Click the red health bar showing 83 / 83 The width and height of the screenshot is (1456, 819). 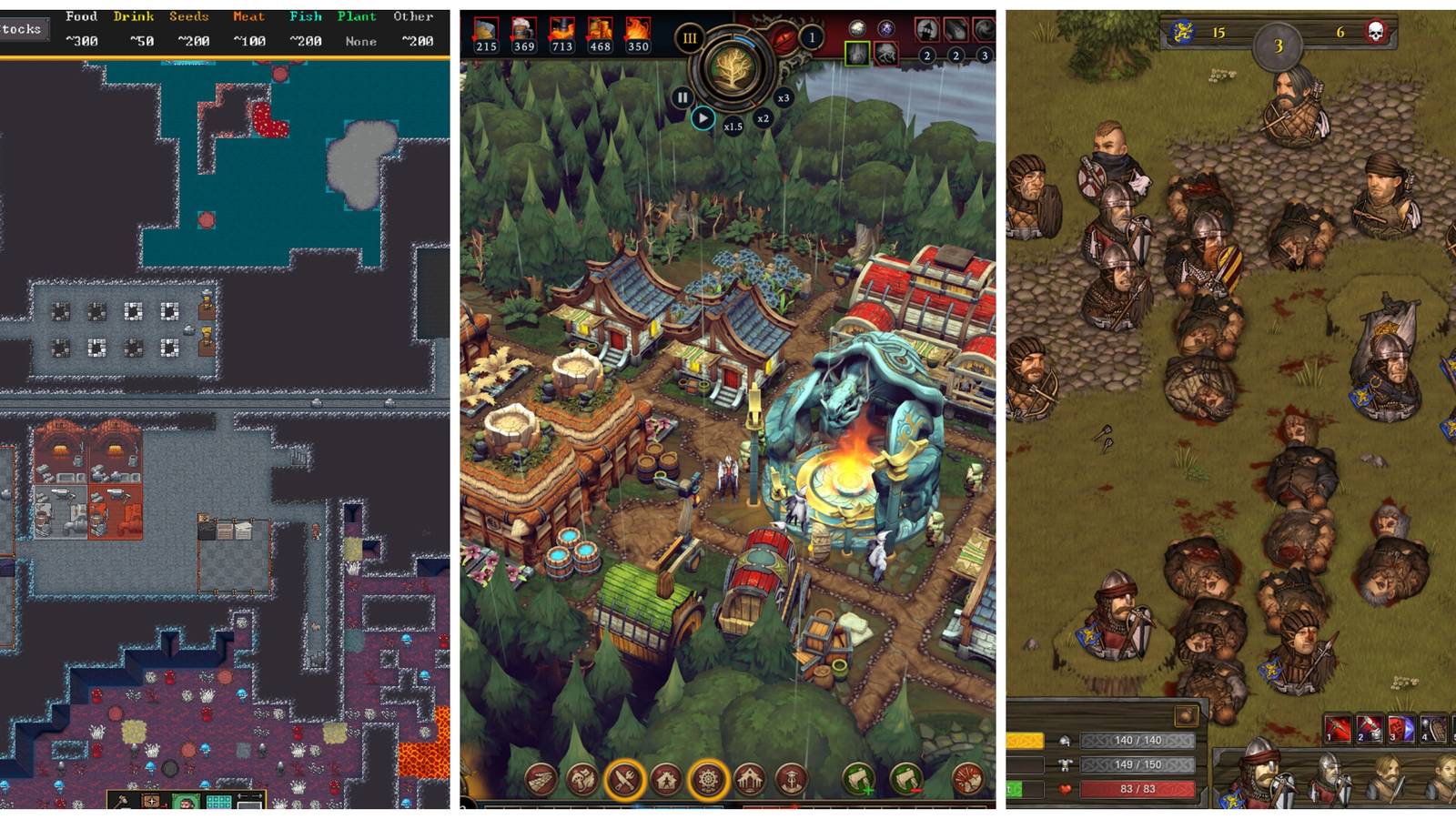pos(1137,790)
